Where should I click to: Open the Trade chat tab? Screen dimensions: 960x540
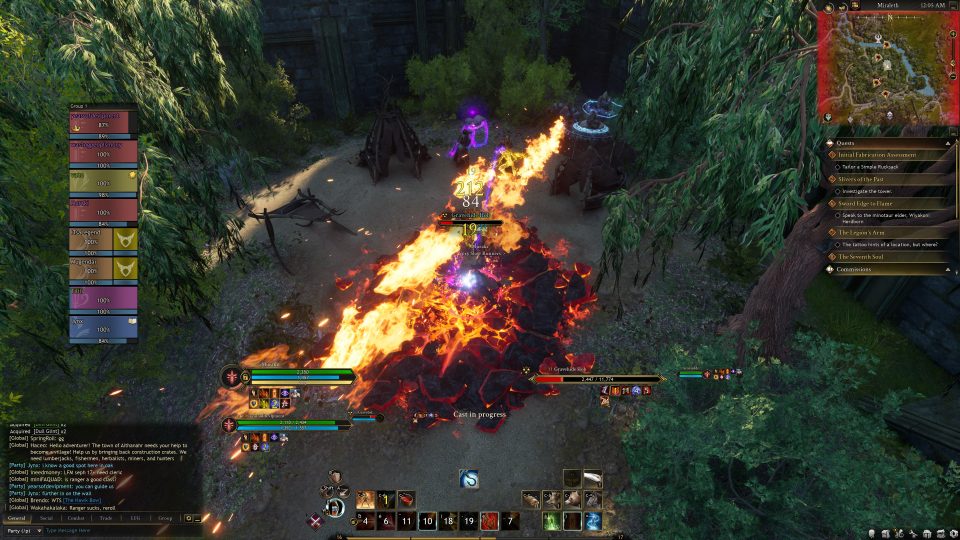(x=106, y=518)
